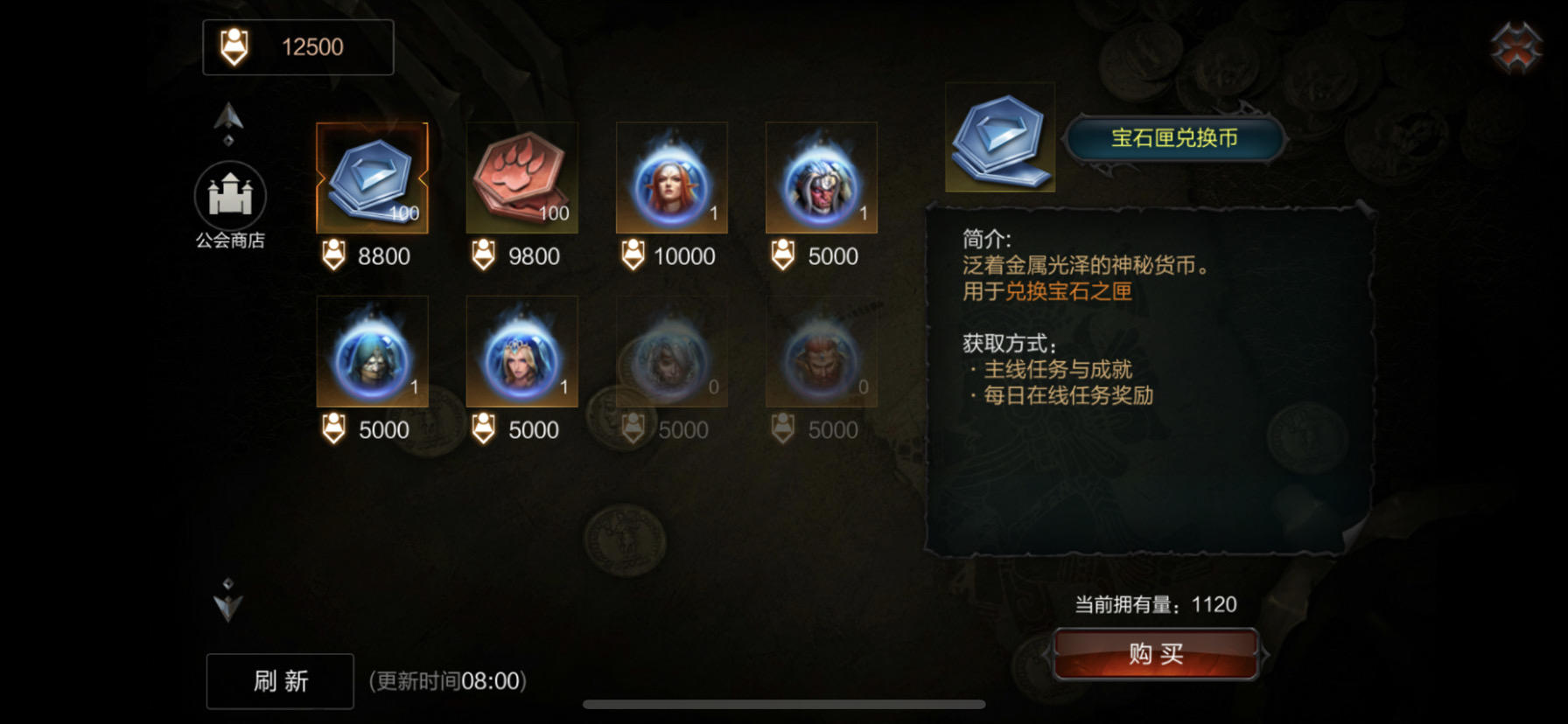Click 用于兑换宝石之匣 link text
The width and height of the screenshot is (1568, 724).
[1046, 291]
